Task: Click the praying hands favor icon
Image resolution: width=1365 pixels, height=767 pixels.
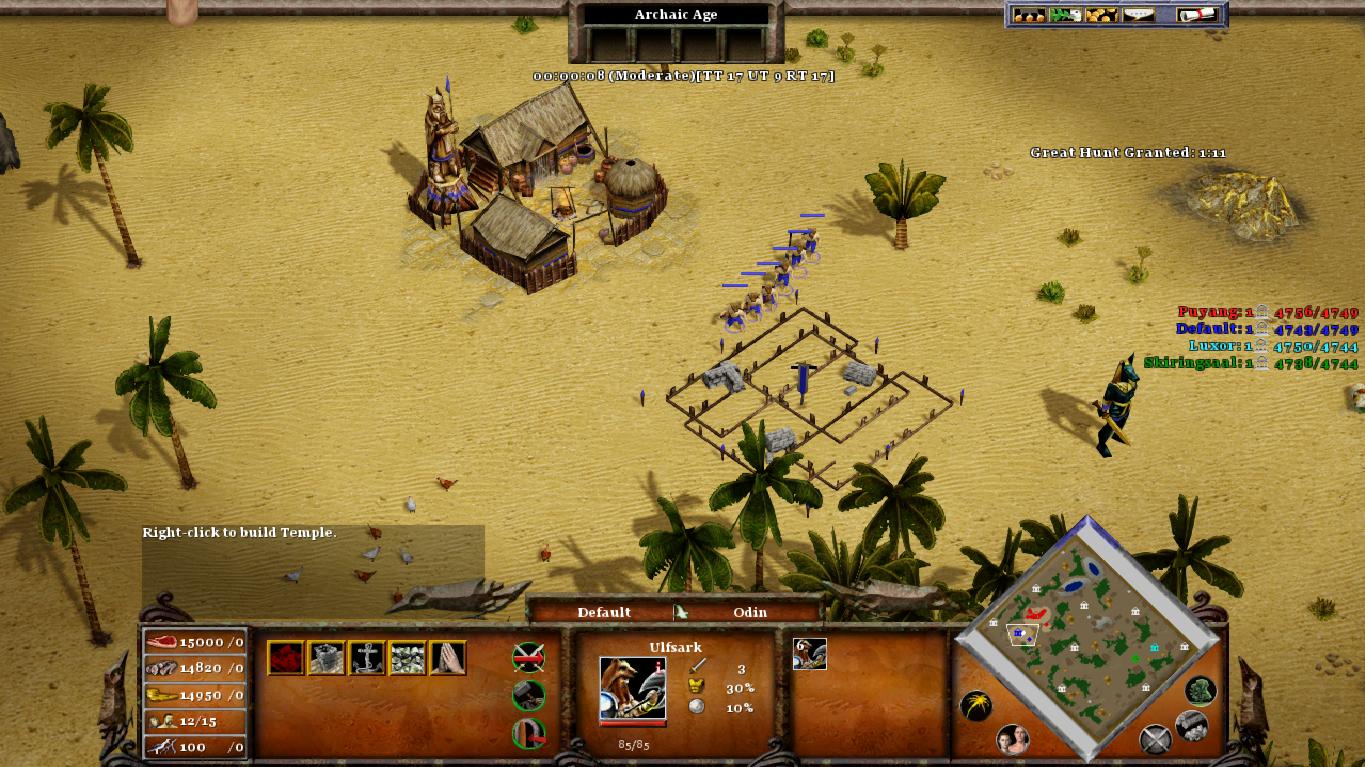Action: (x=448, y=656)
